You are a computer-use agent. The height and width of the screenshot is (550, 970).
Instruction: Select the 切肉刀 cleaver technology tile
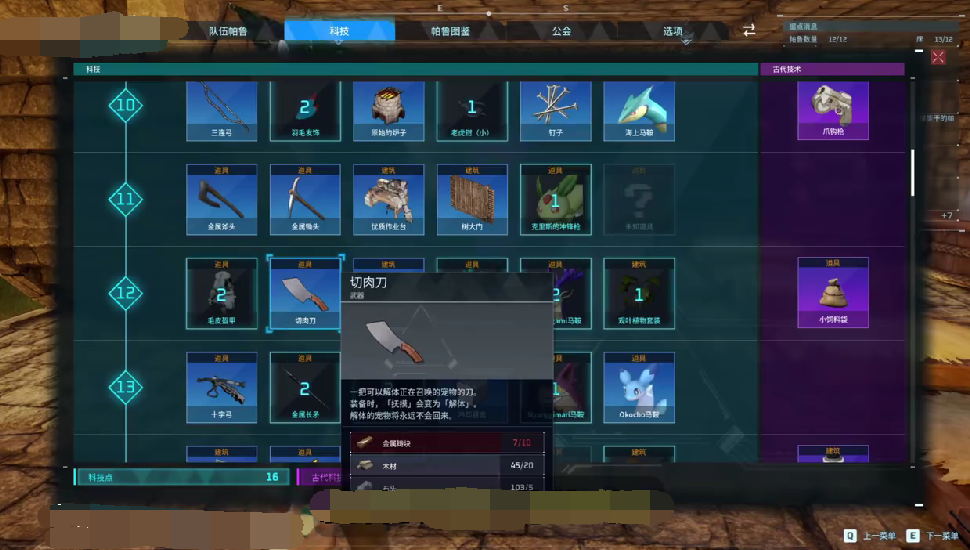pos(305,293)
